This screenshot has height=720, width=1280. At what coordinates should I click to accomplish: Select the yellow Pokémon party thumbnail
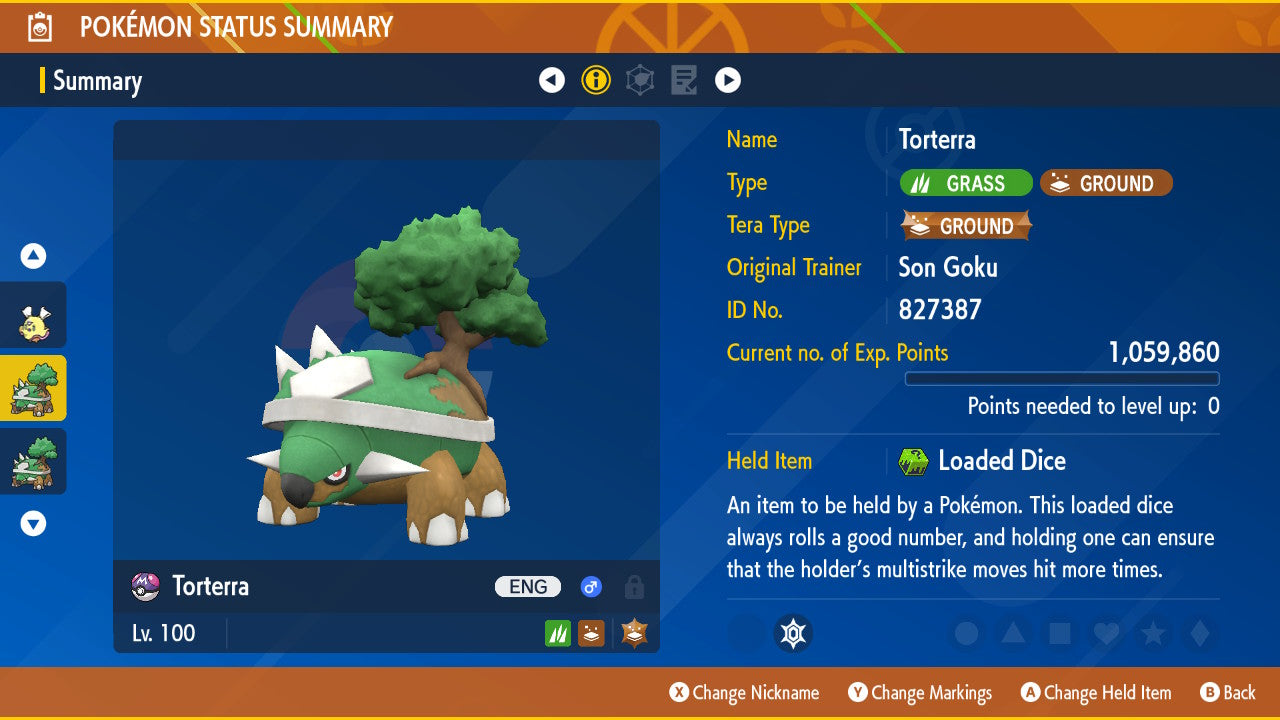tap(33, 316)
